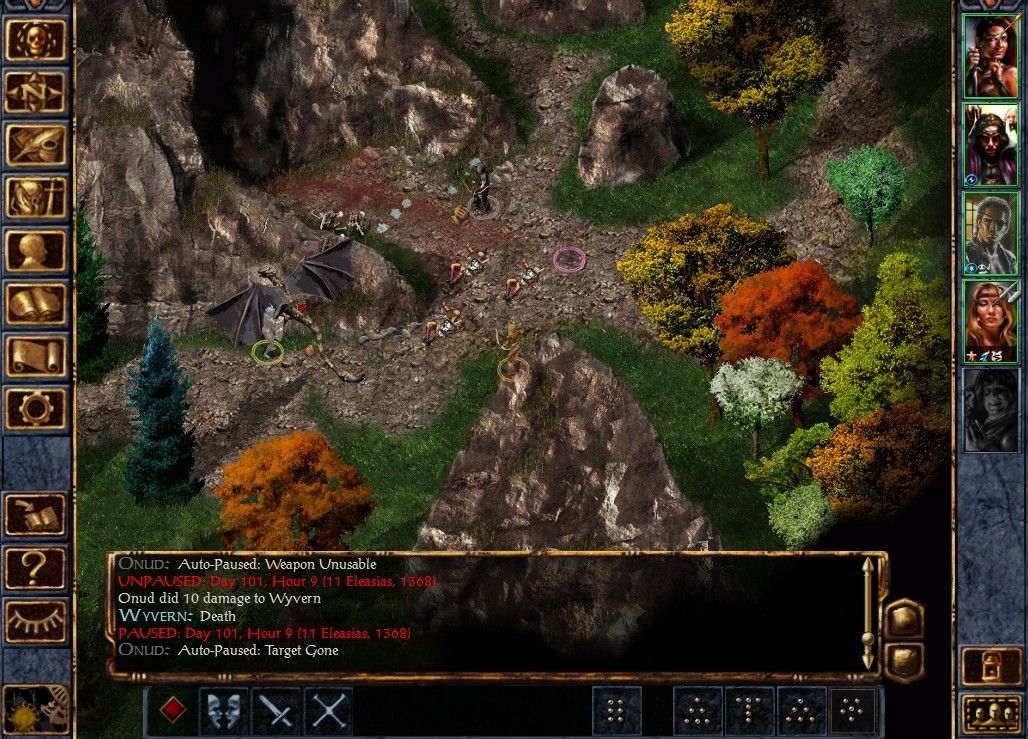Select the whole party with the three-figures button

point(990,714)
